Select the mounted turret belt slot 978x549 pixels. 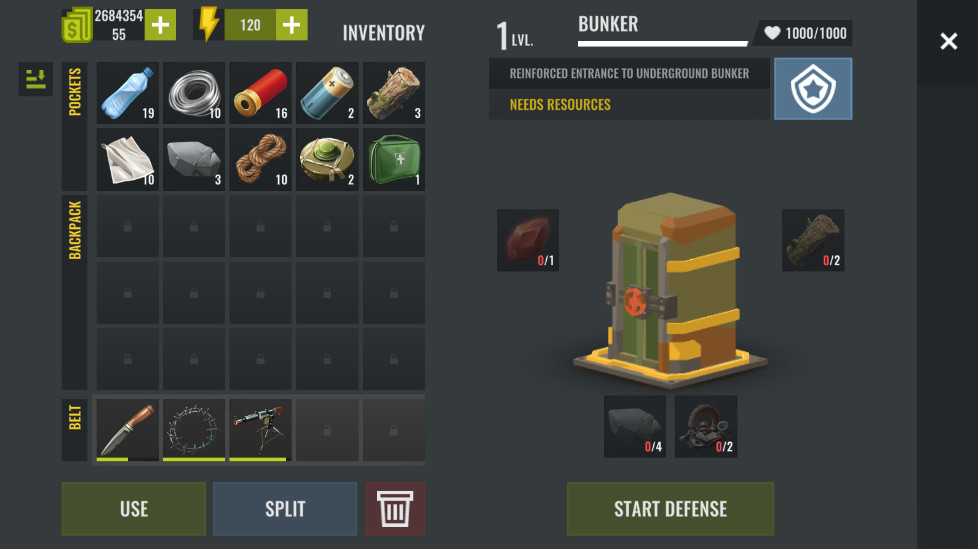pos(261,428)
